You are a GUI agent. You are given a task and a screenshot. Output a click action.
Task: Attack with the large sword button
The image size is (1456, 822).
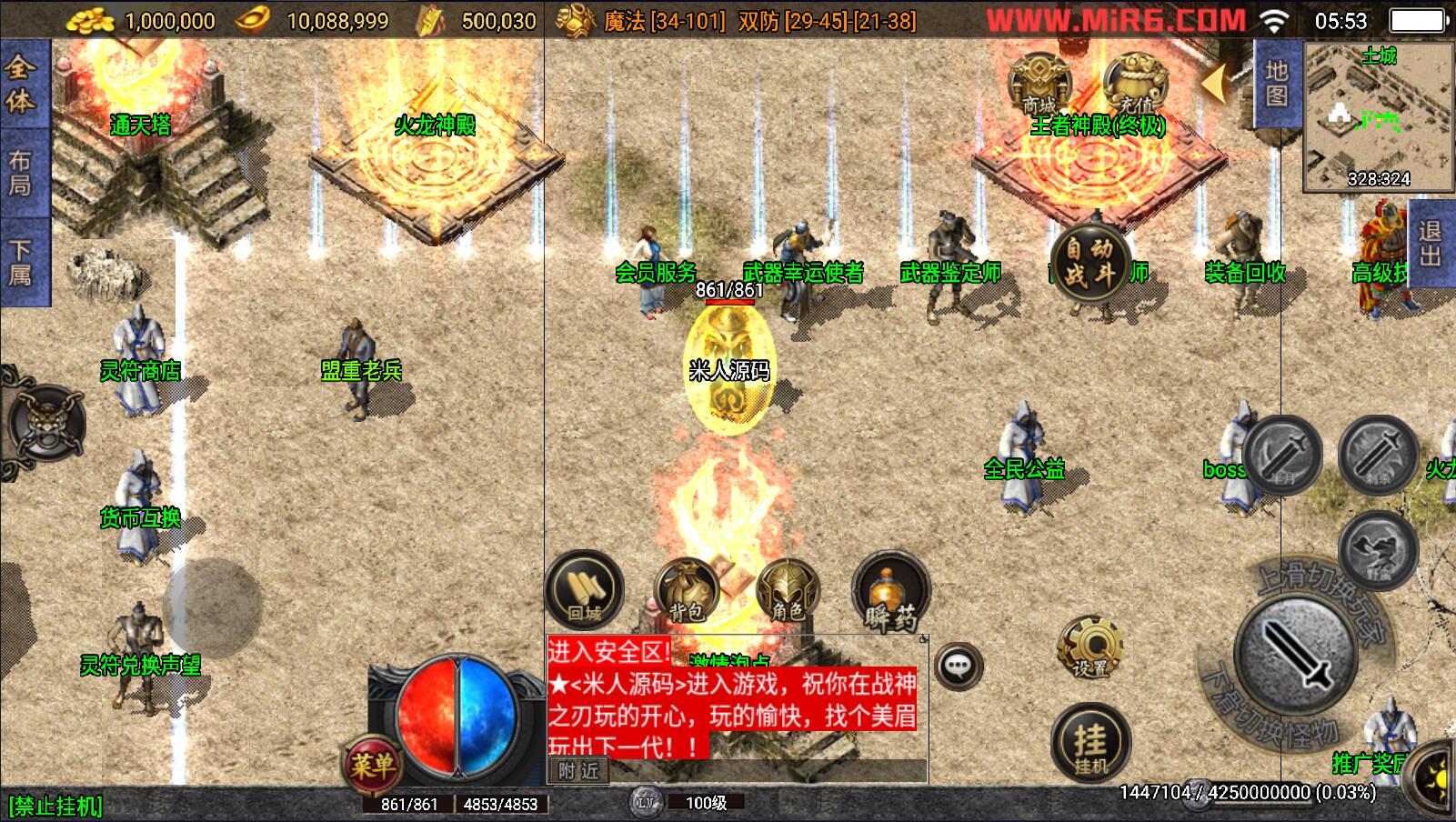click(x=1294, y=655)
